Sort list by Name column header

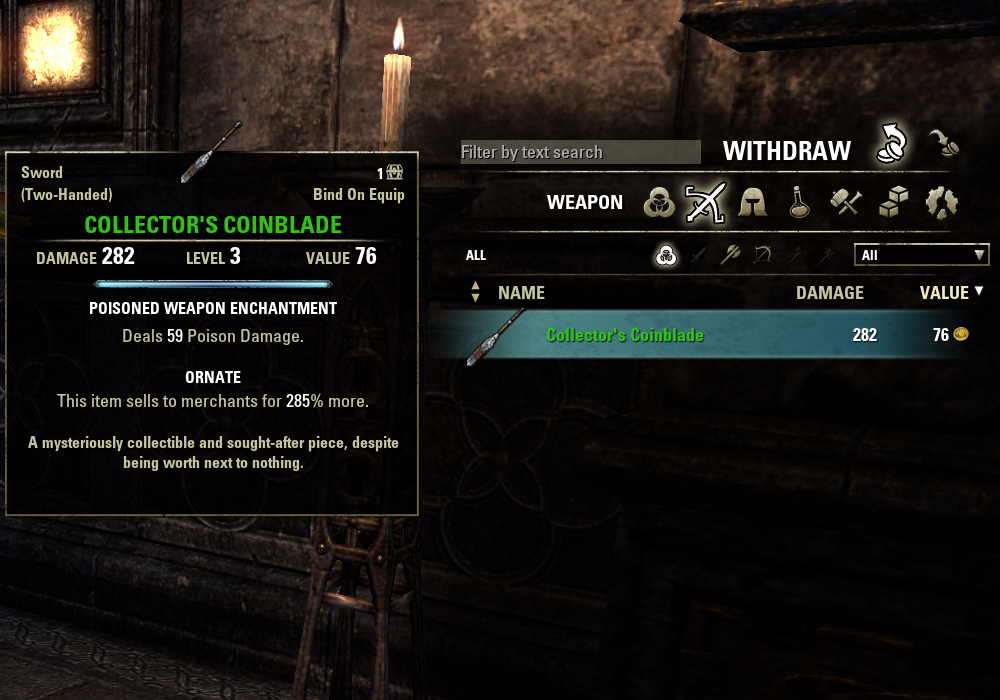coord(521,293)
